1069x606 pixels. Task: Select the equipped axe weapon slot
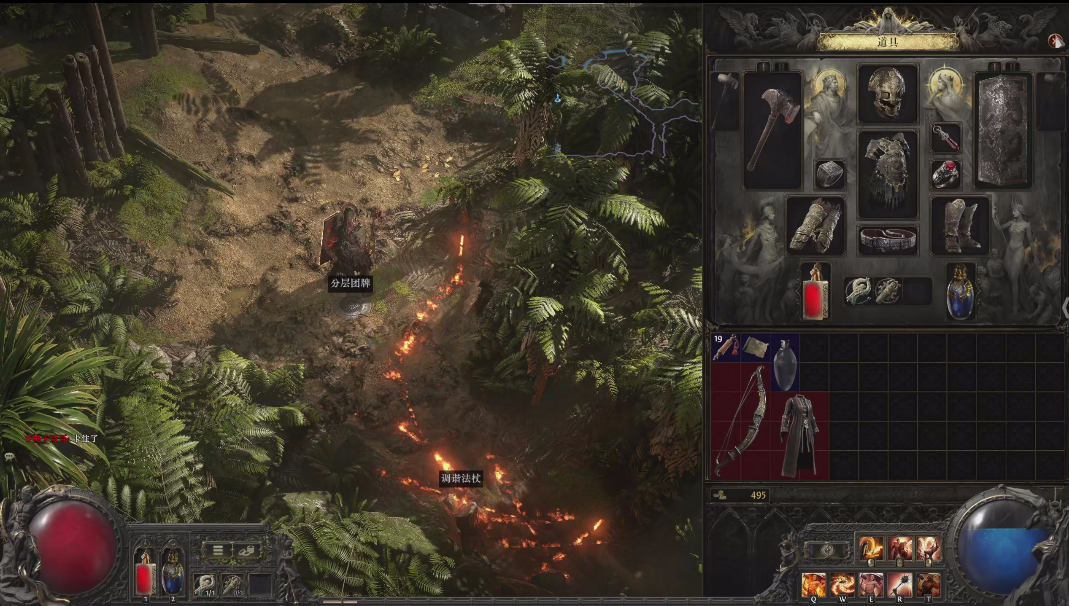click(772, 130)
